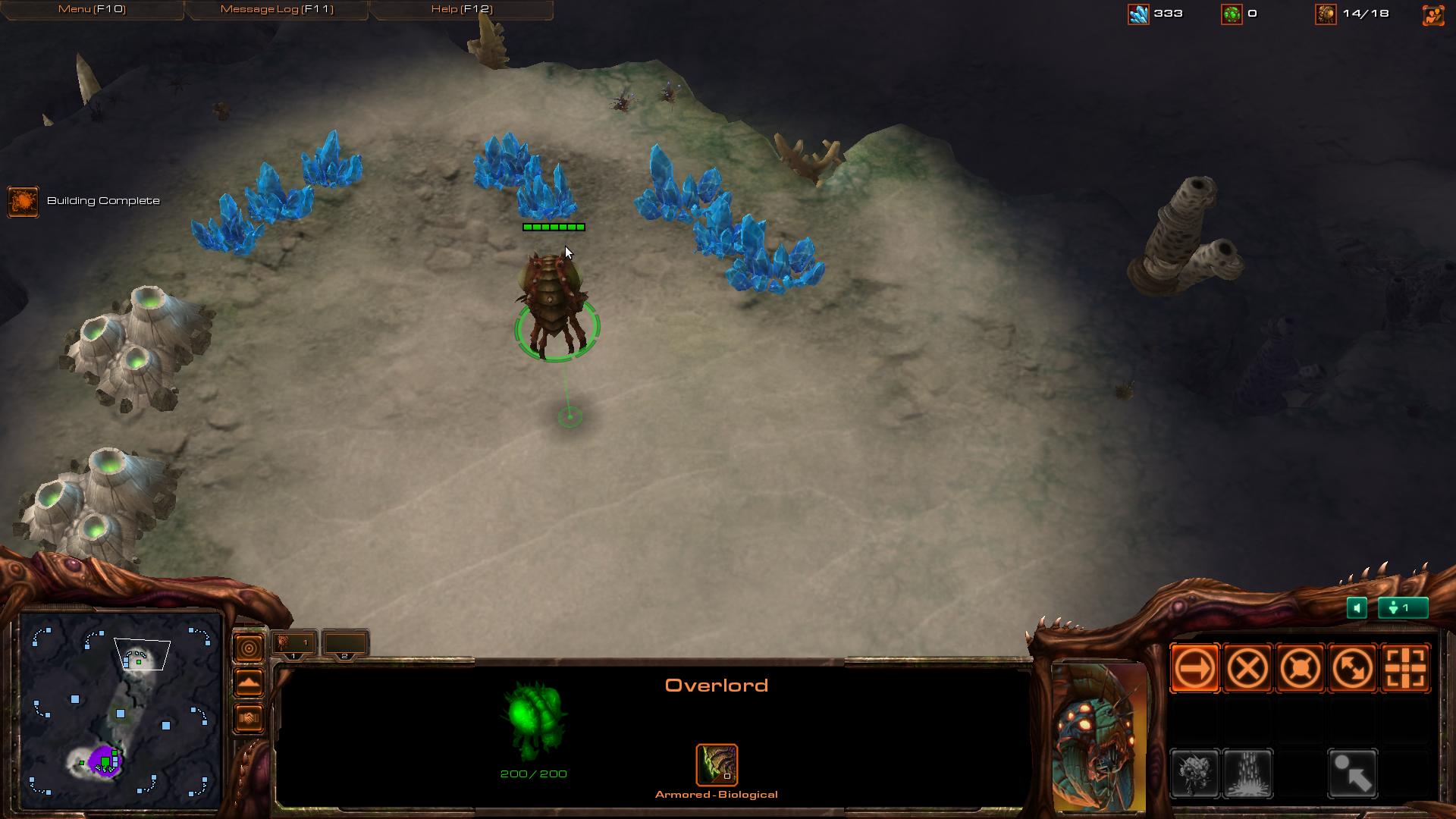The height and width of the screenshot is (819, 1456).
Task: Toggle the minimap terrain view button
Action: [249, 683]
